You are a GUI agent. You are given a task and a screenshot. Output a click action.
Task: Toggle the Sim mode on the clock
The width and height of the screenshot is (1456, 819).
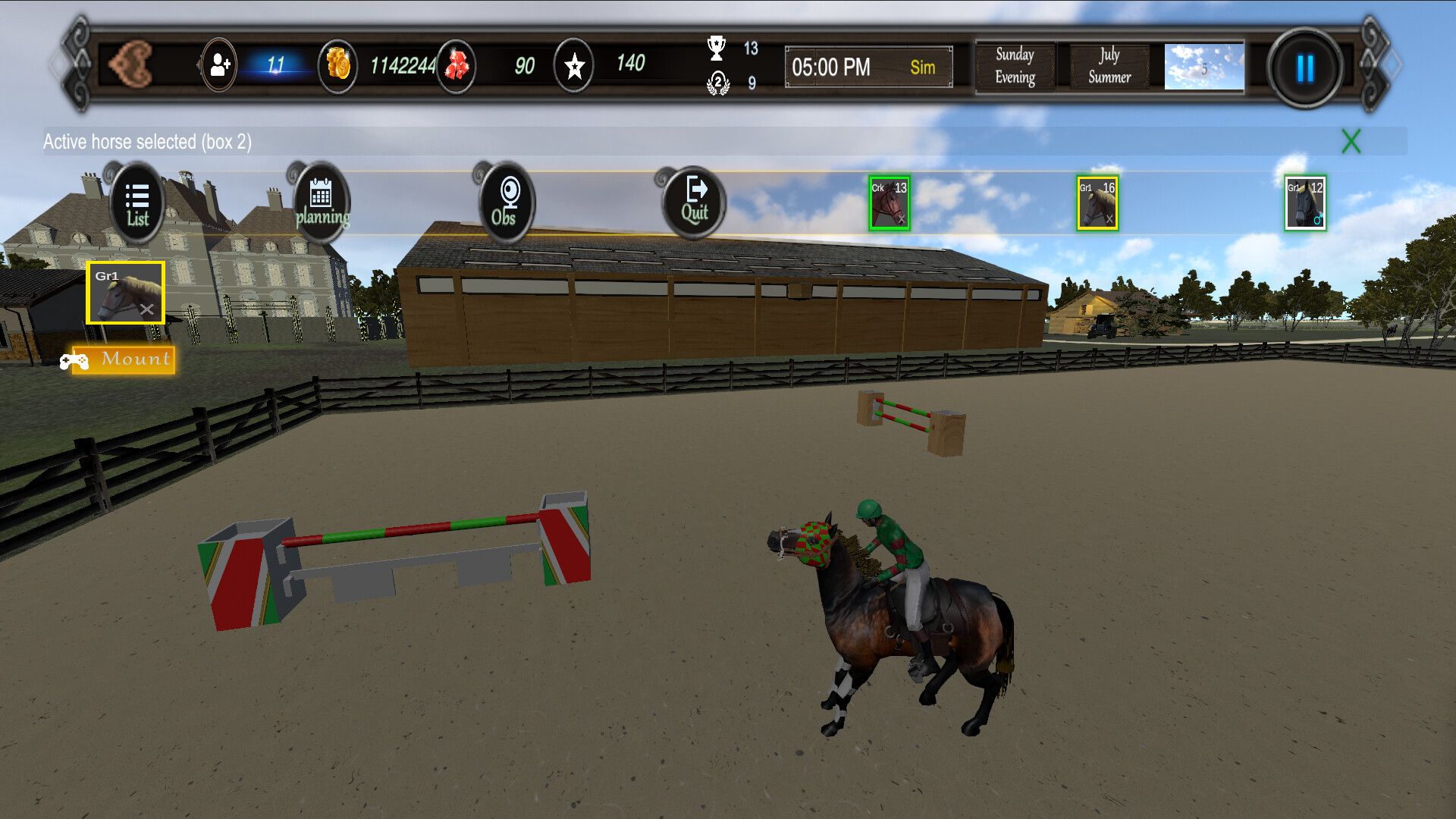(922, 67)
